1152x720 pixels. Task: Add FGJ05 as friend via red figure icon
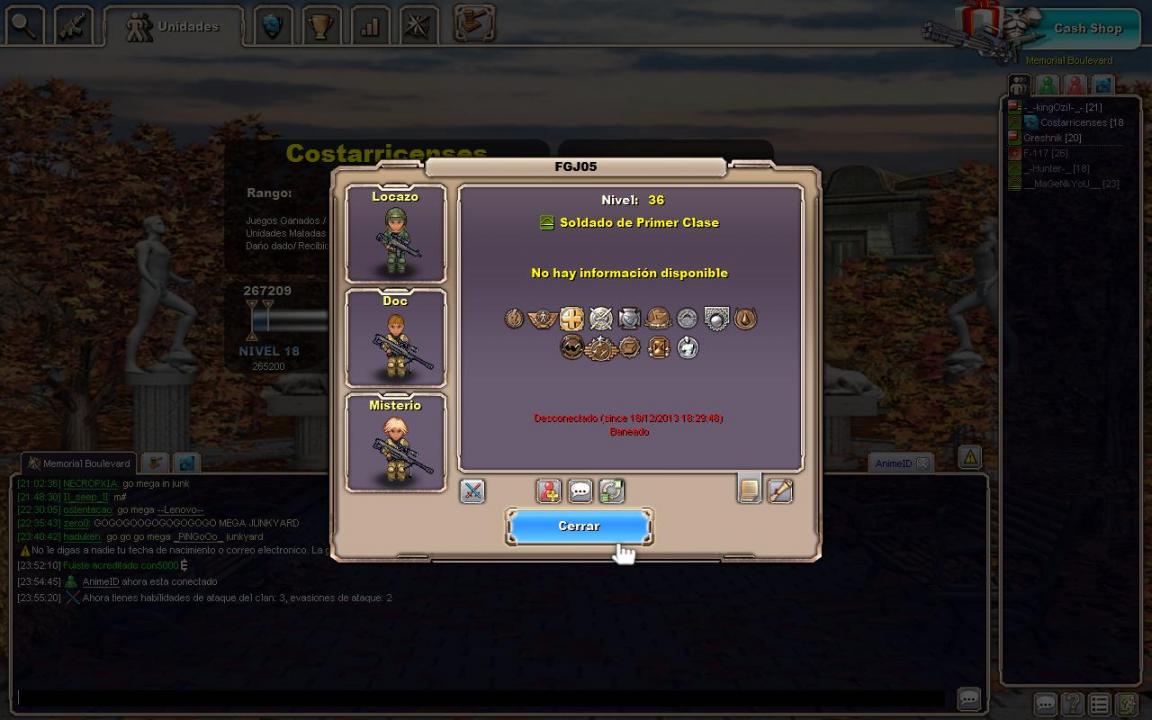(x=548, y=491)
